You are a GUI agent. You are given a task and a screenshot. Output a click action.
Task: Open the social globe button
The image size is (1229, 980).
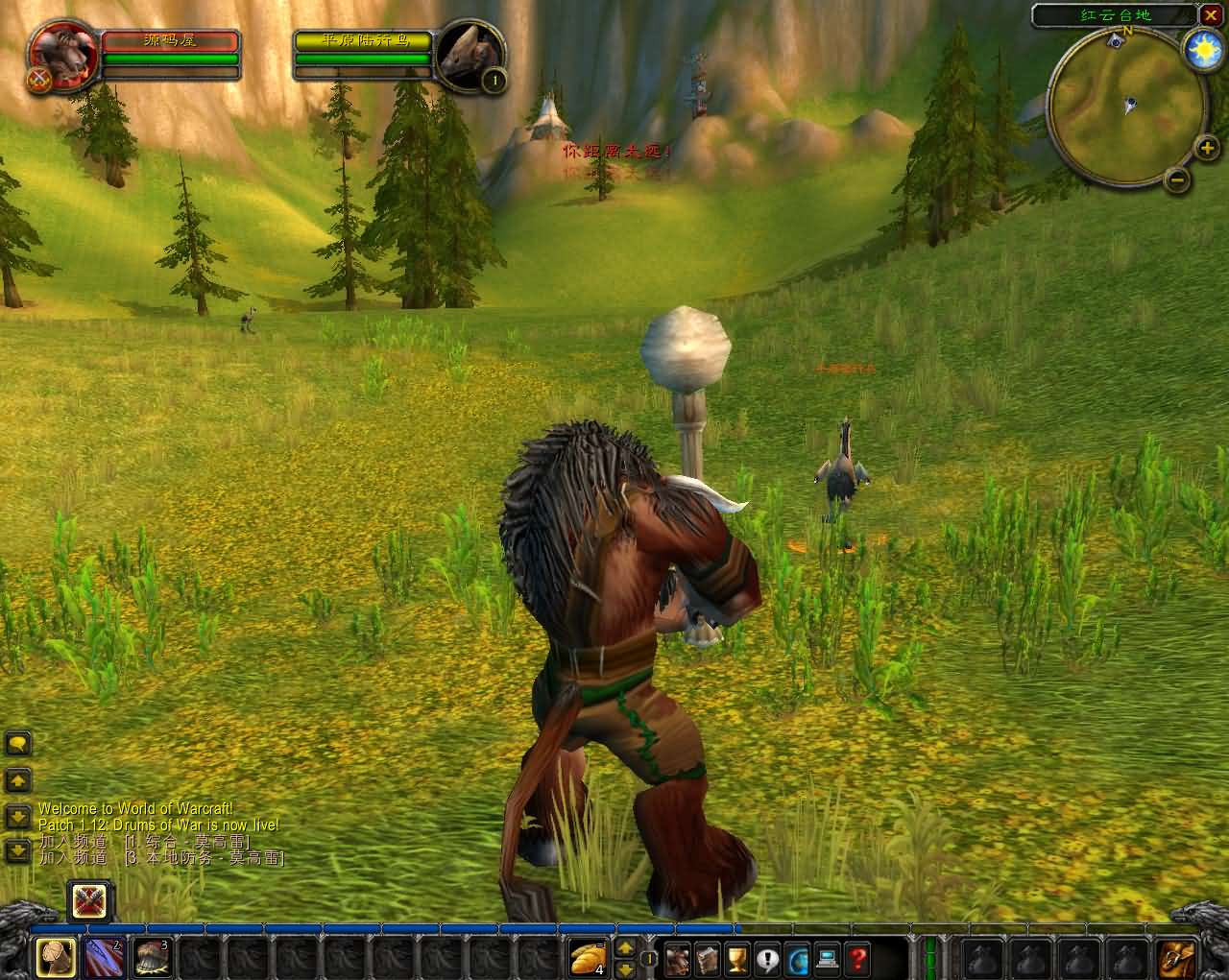(x=797, y=957)
